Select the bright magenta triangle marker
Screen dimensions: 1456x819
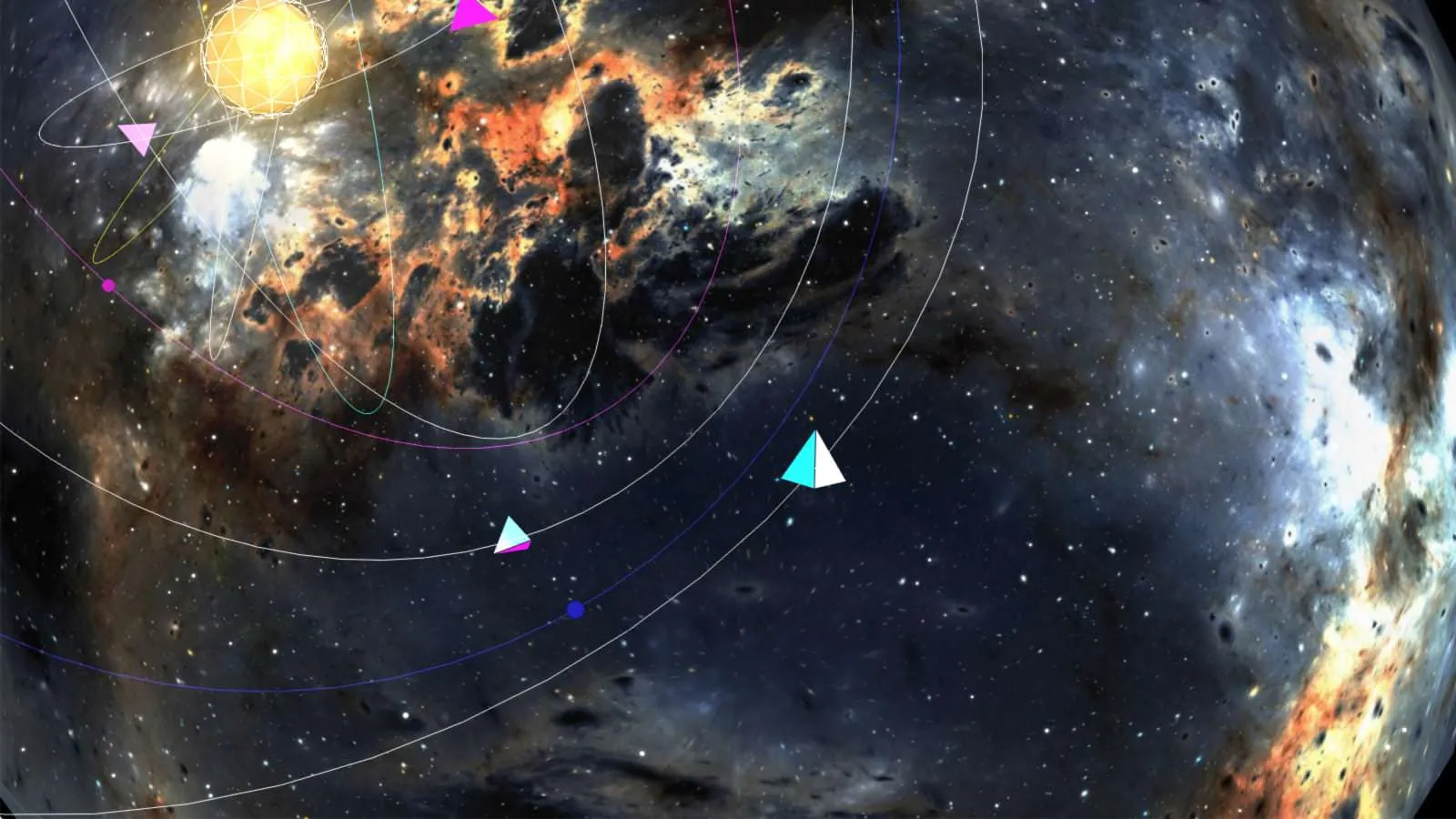coord(470,15)
